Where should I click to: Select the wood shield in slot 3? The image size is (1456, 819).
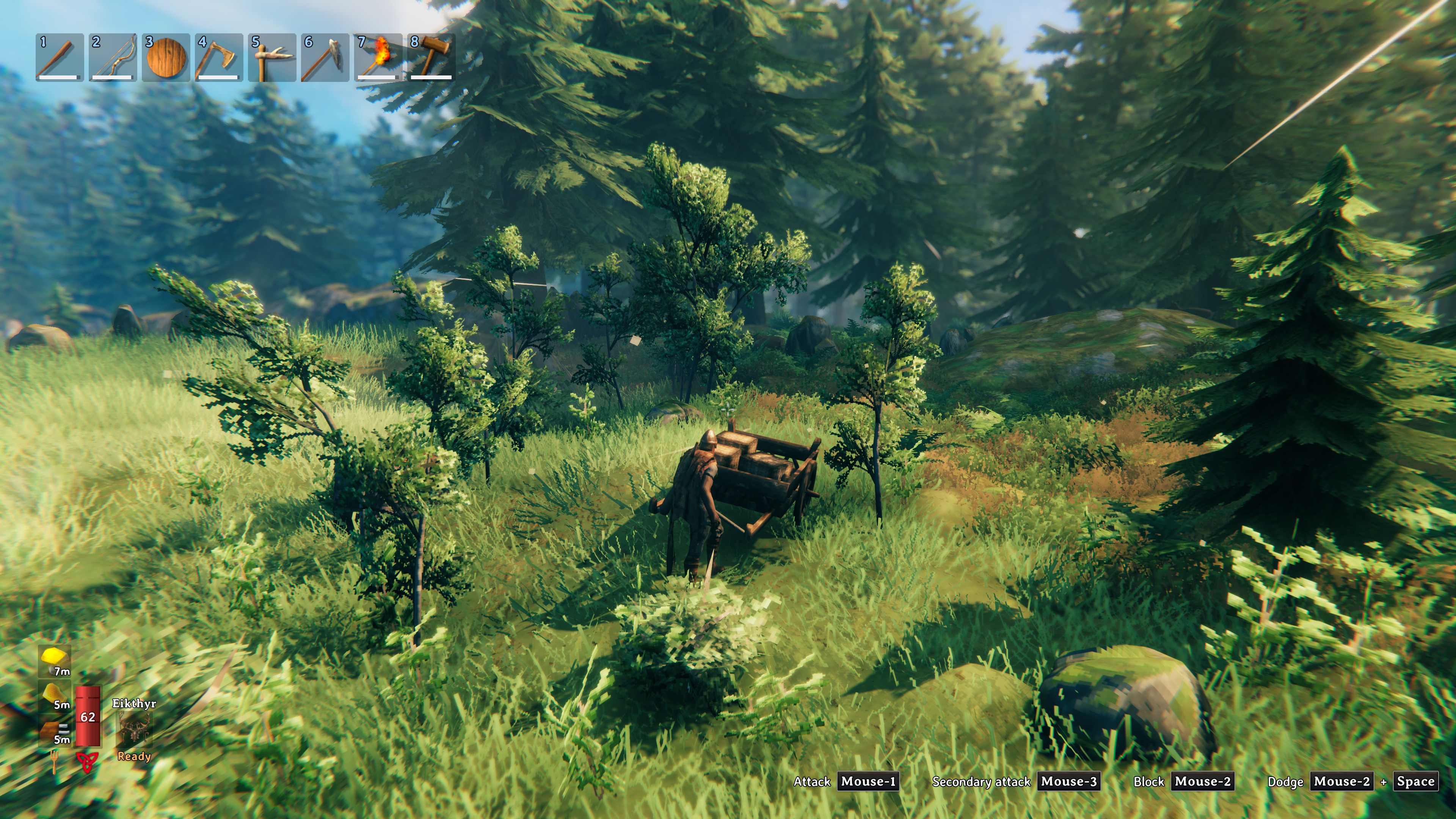tap(165, 56)
